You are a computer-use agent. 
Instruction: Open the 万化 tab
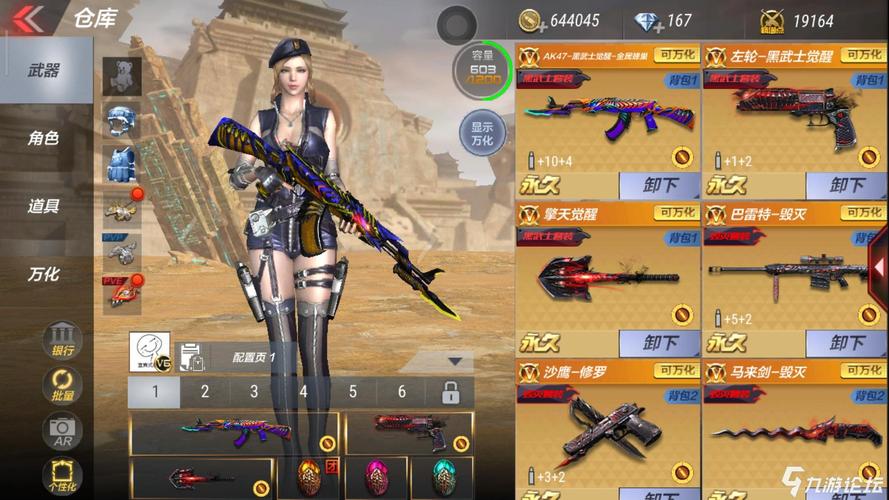coord(44,274)
